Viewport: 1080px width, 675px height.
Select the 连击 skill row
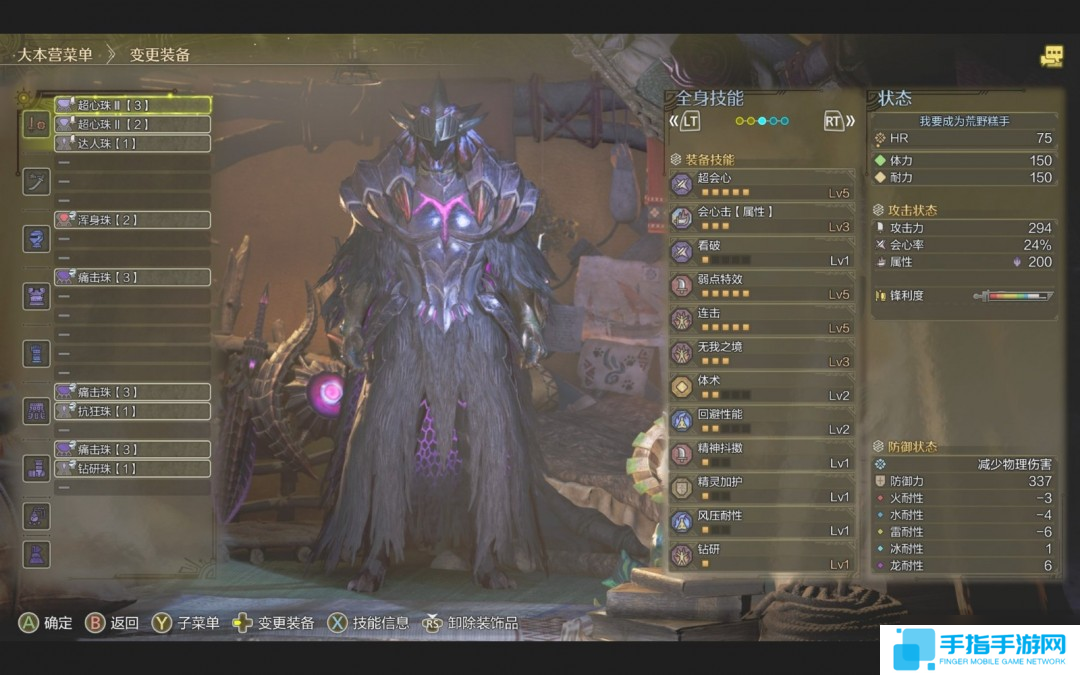pos(762,319)
